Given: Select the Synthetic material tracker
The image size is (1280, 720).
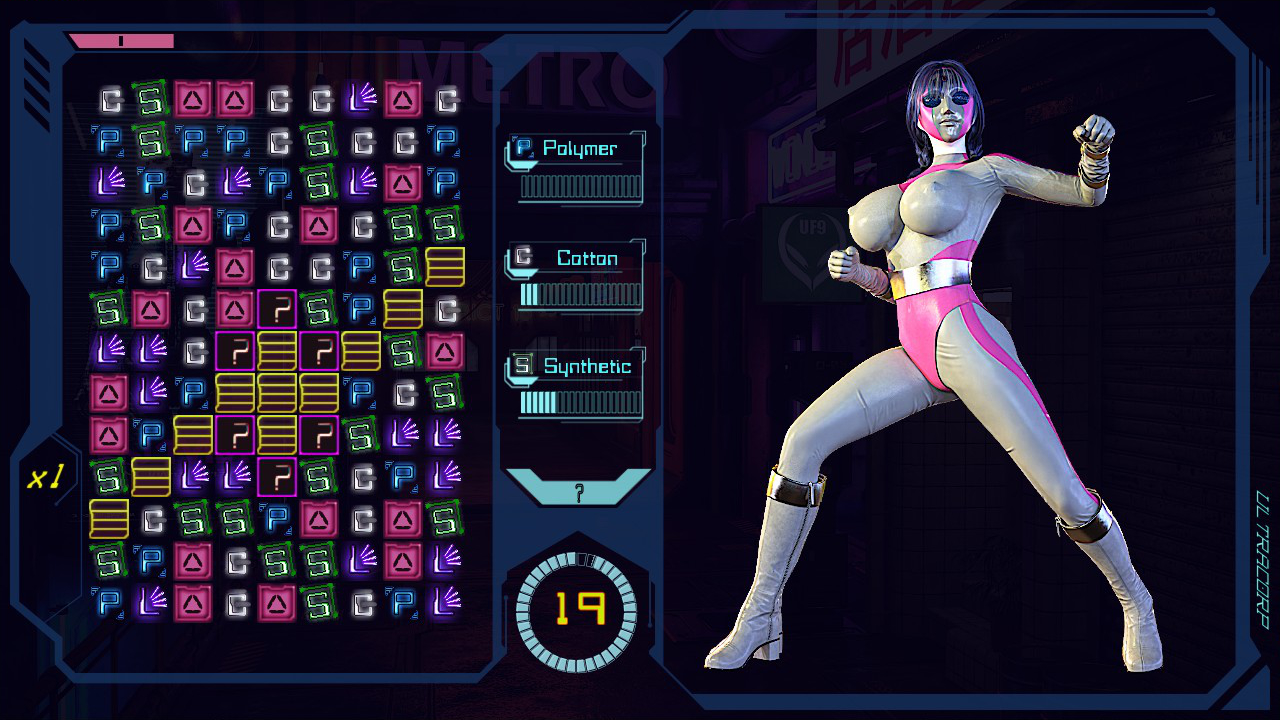Looking at the screenshot, I should pyautogui.click(x=576, y=384).
